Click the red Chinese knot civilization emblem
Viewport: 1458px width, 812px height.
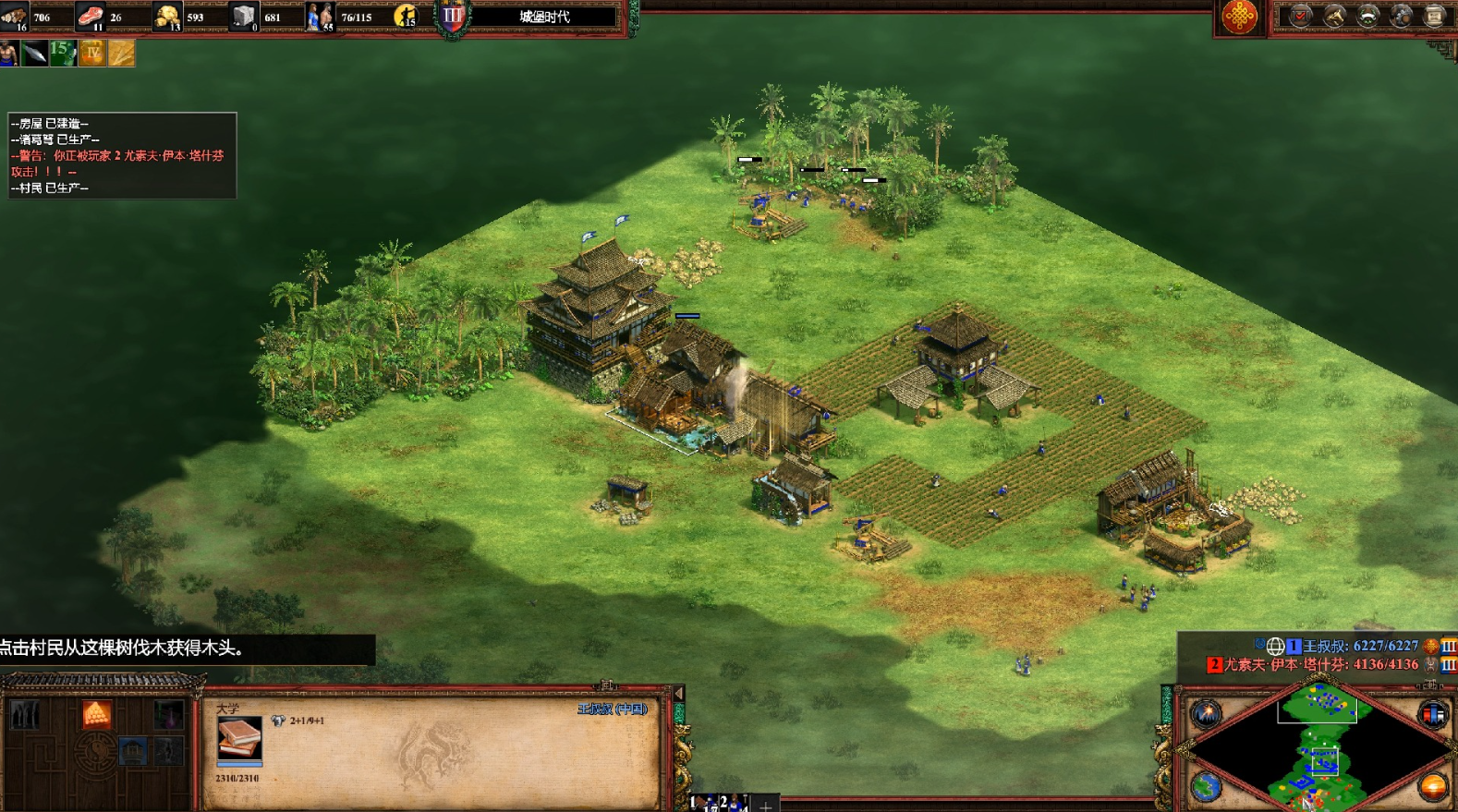click(x=1239, y=17)
